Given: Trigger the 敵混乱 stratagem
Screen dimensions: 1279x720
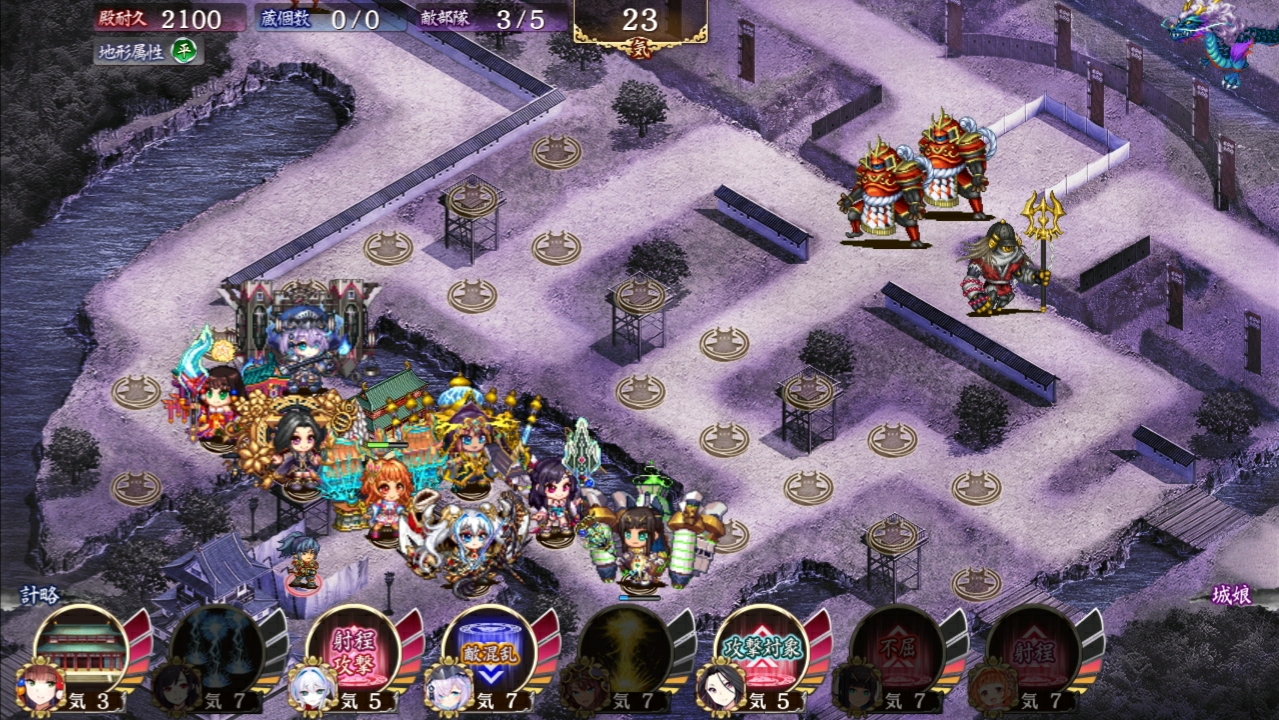Looking at the screenshot, I should pyautogui.click(x=488, y=648).
